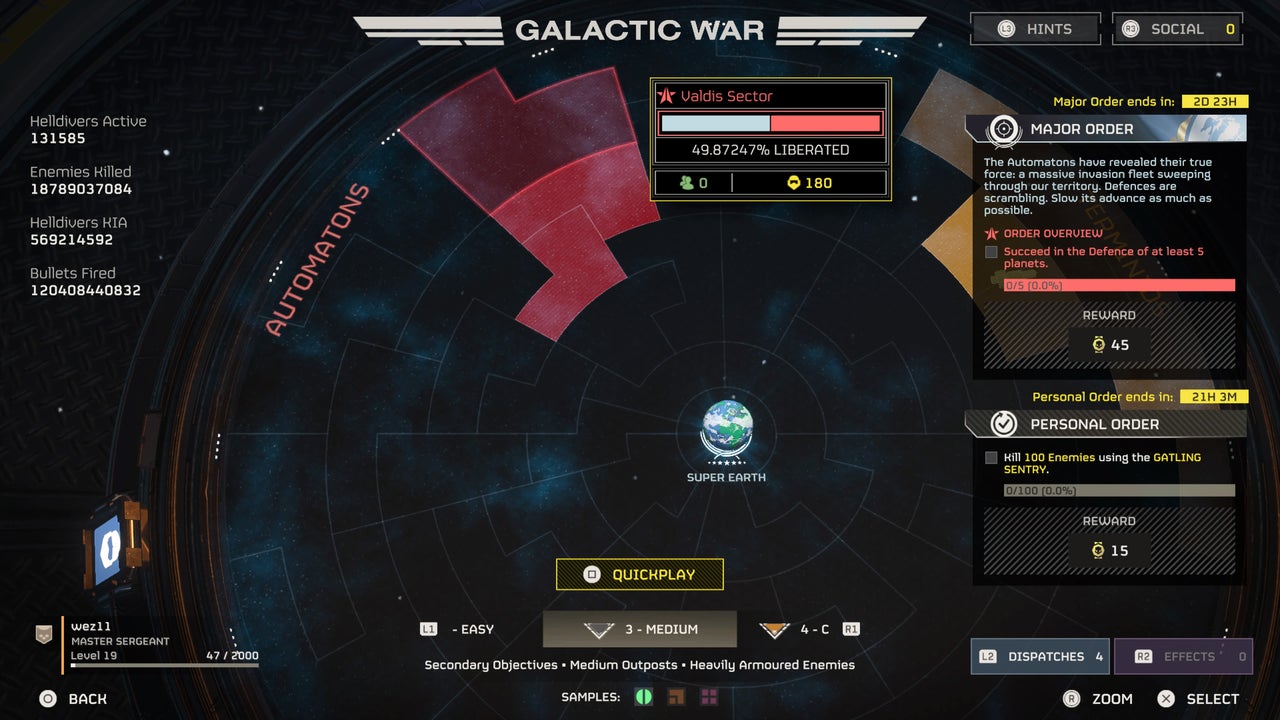Open the 4 - C difficulty chevron
1280x720 pixels.
(x=775, y=628)
